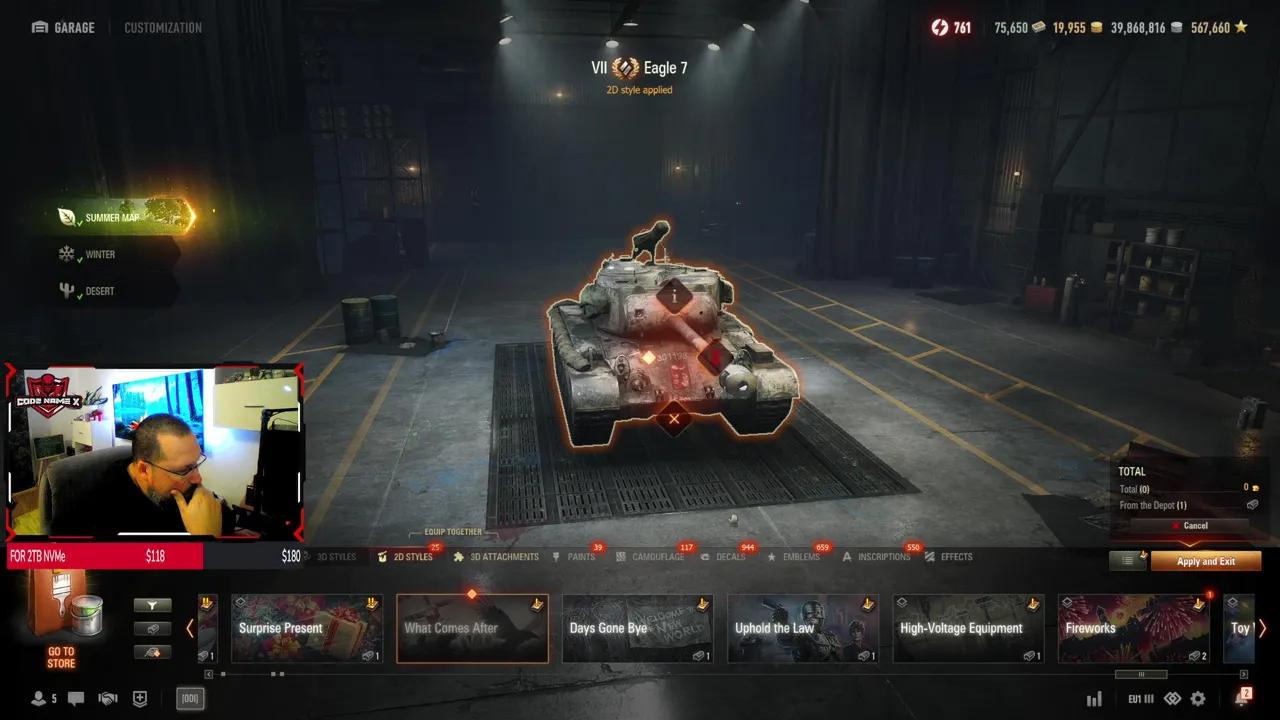
Task: Choose the Desert map type
Action: 99,291
